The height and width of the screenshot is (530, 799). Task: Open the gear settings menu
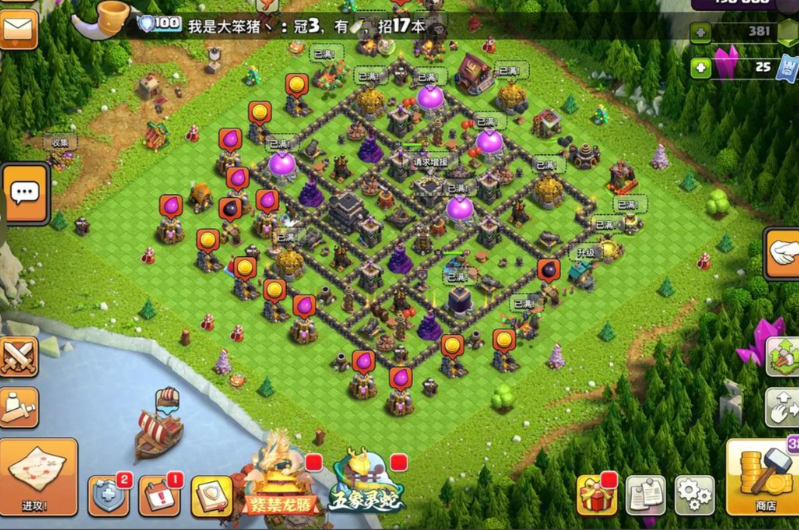click(x=694, y=494)
